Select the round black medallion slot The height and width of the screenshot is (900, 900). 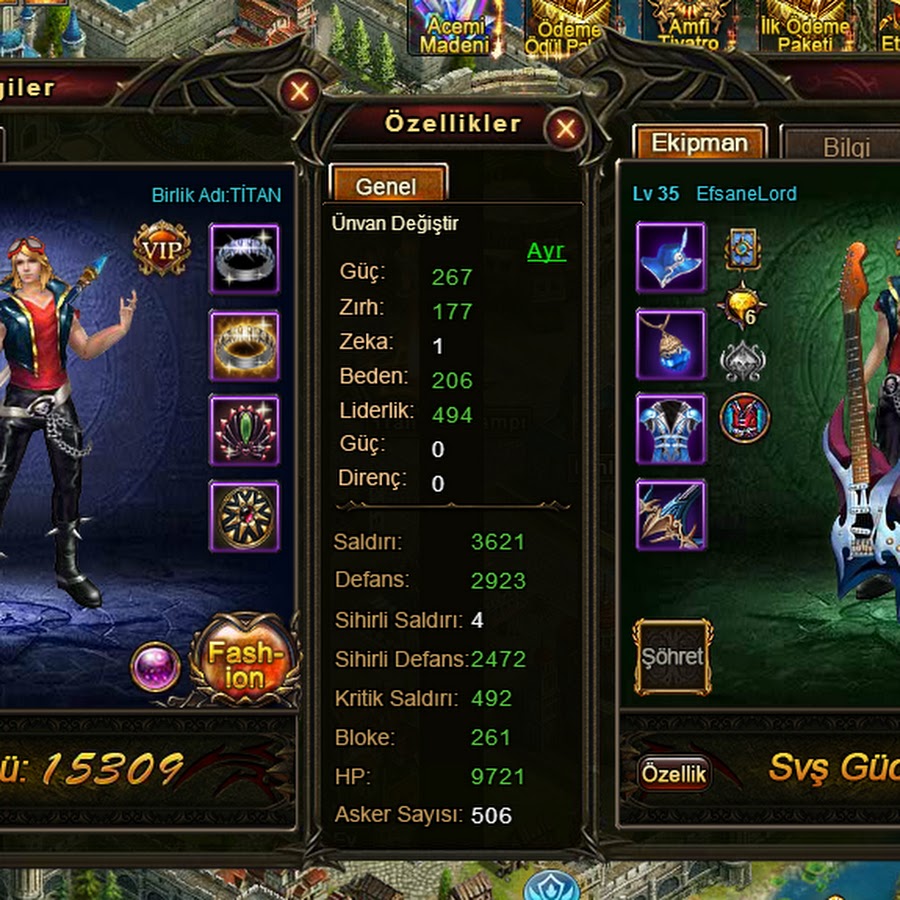[244, 516]
